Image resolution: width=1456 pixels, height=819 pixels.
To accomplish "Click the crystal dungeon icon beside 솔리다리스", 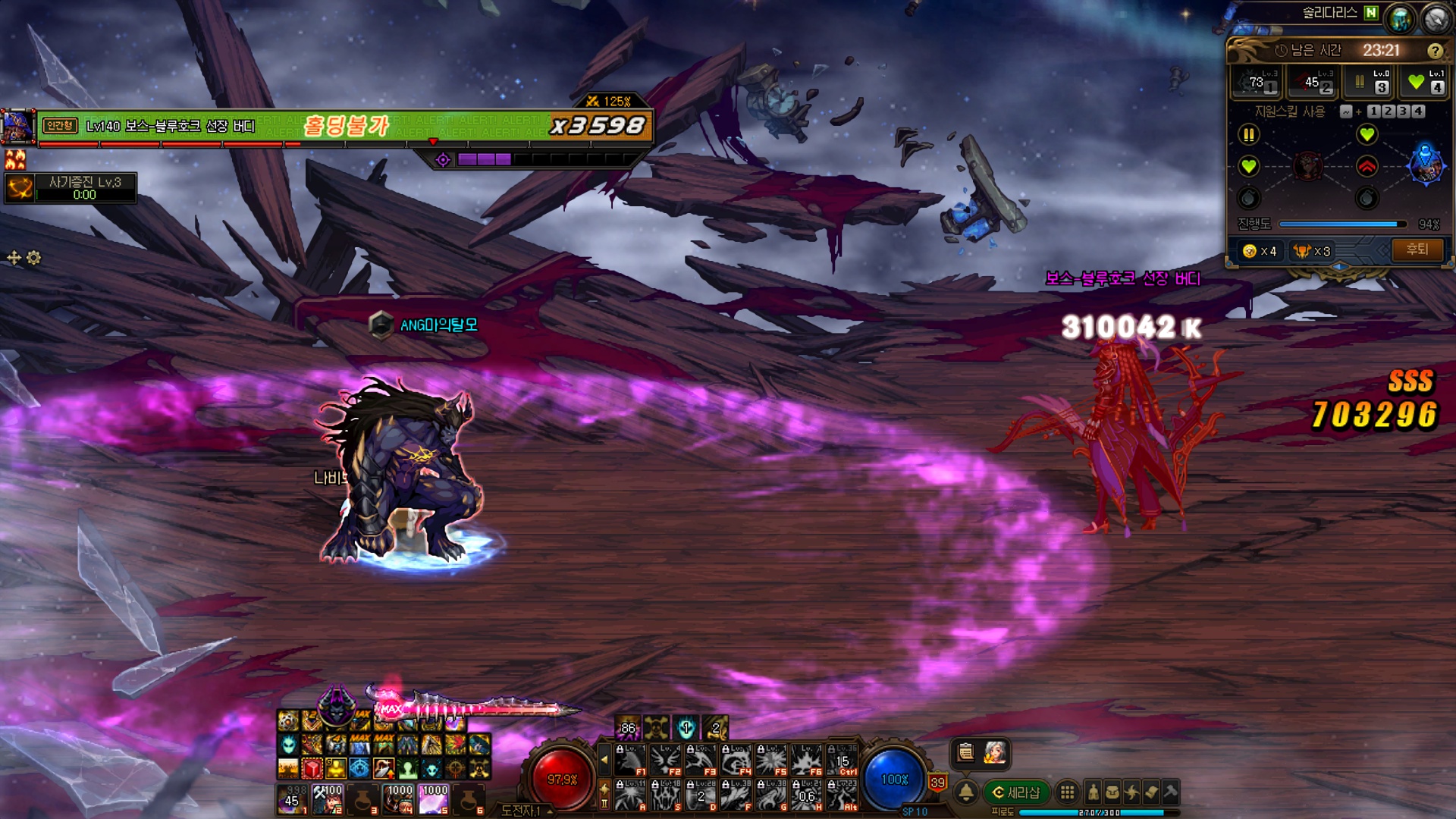I will [x=1400, y=18].
